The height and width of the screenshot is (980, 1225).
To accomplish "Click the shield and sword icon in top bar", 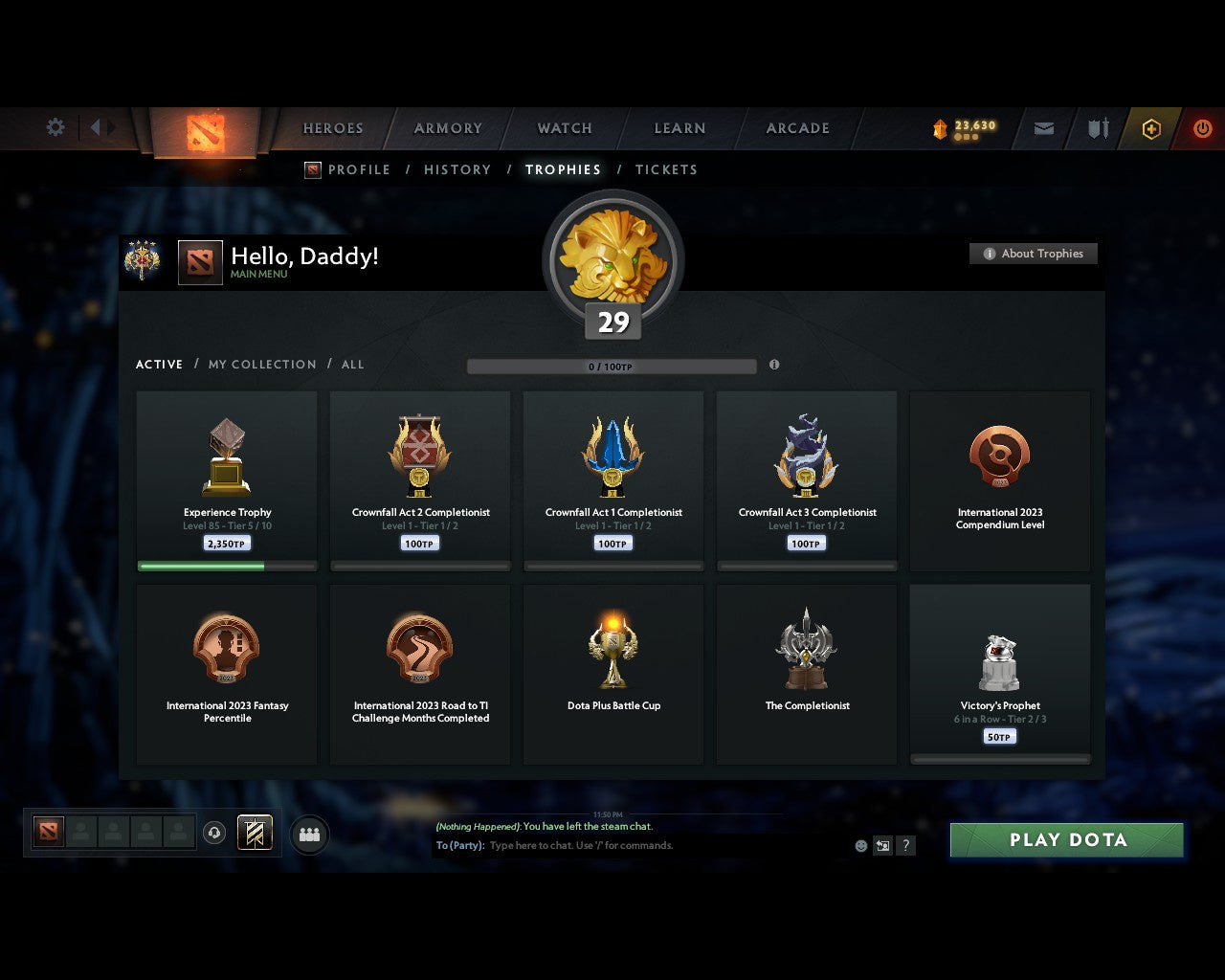I will tap(1097, 128).
